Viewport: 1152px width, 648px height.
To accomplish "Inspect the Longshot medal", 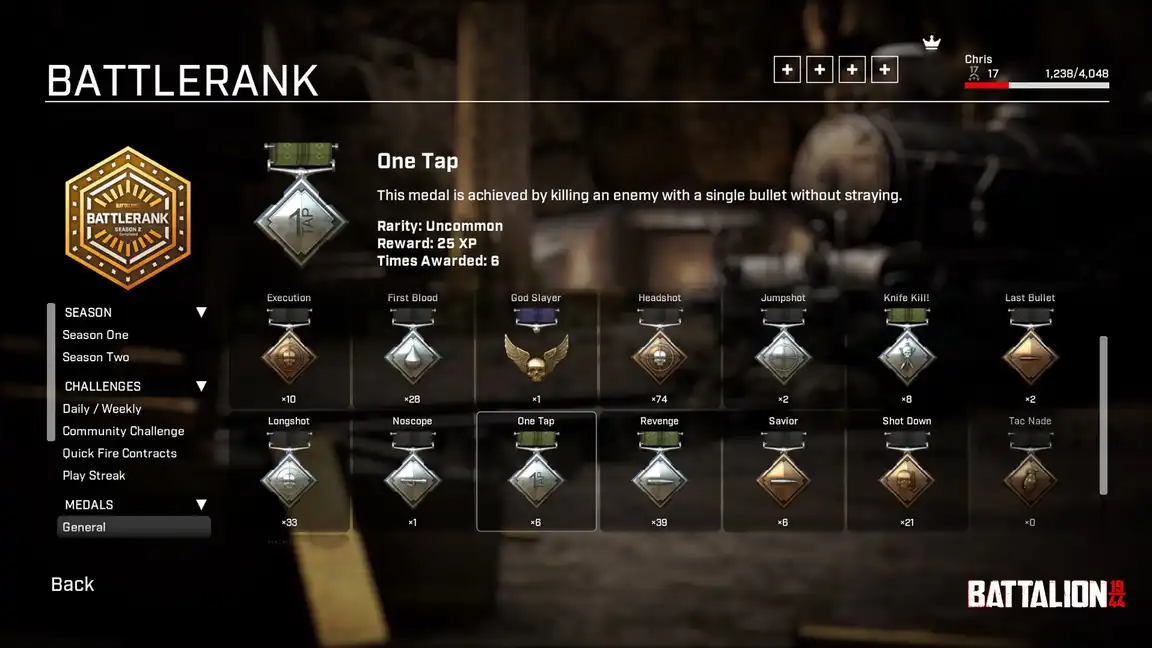I will pos(289,473).
